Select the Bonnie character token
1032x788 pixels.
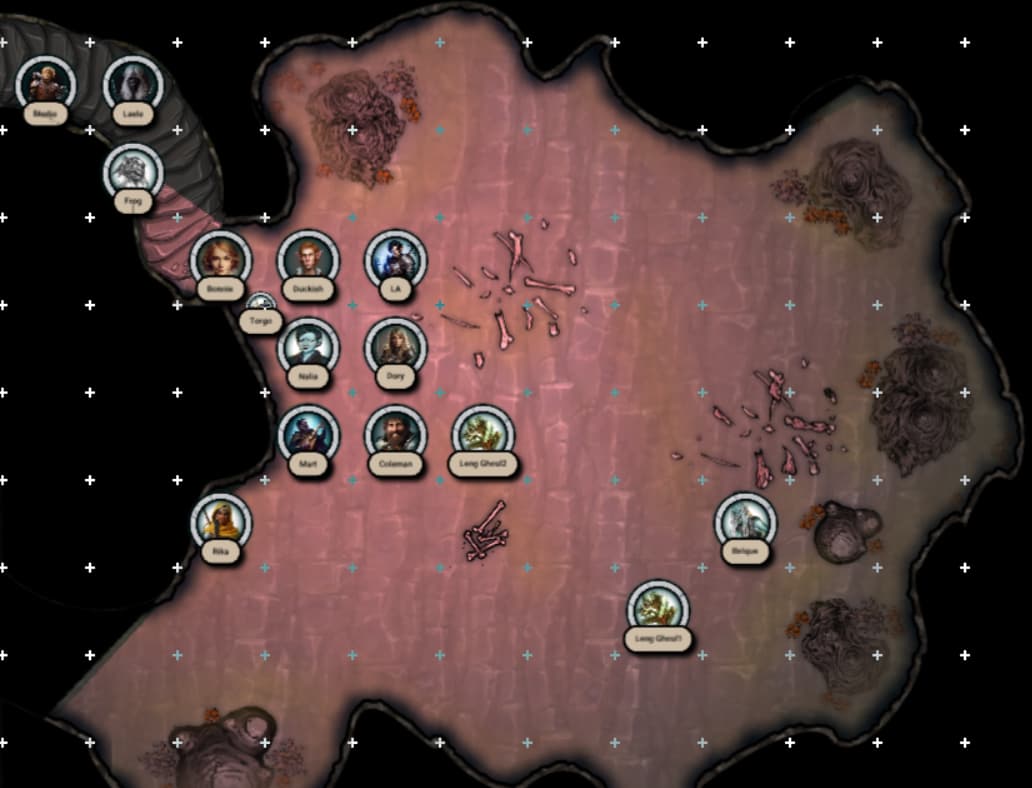coord(221,259)
